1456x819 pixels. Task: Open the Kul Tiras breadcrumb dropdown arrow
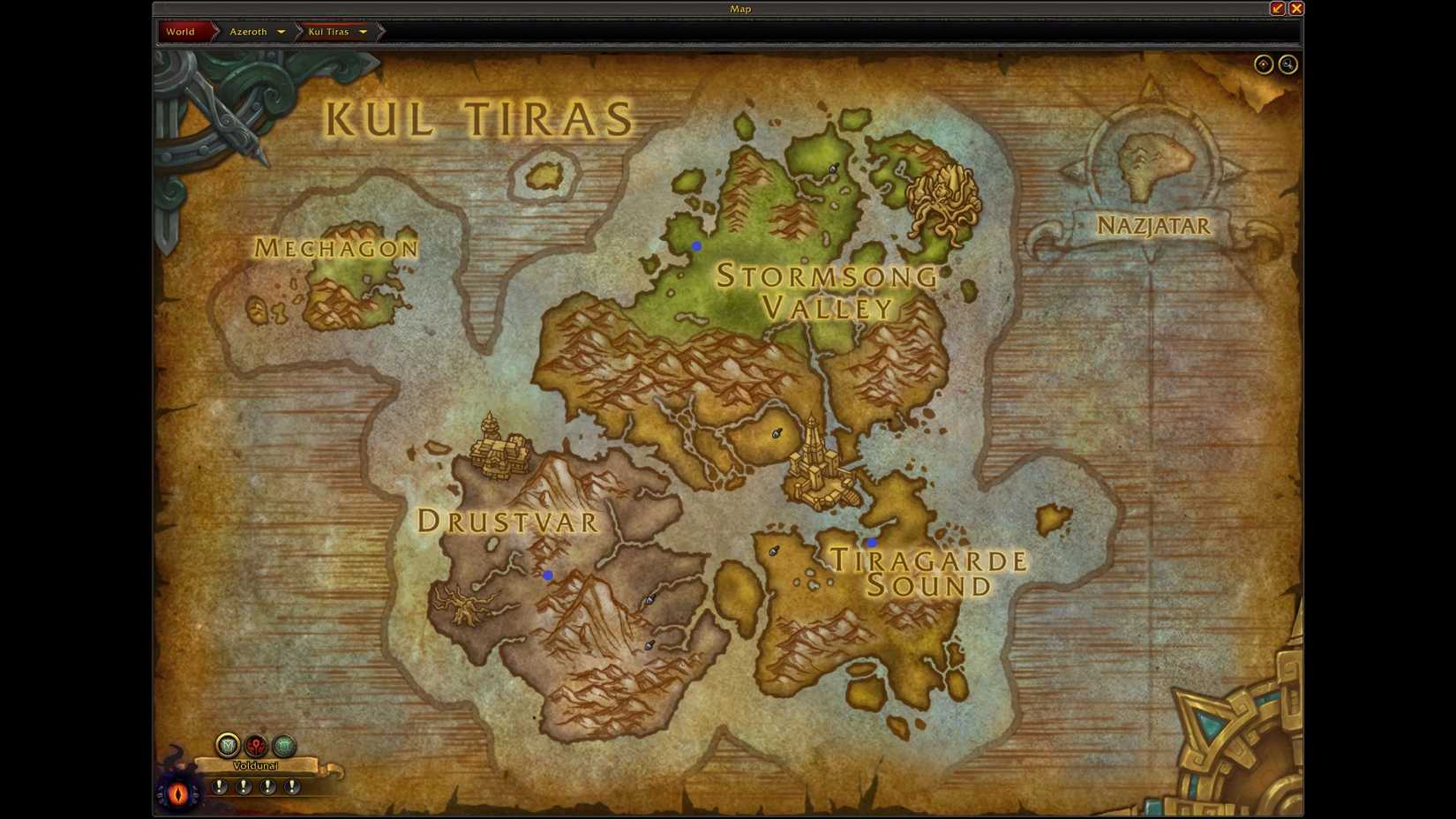[x=364, y=32]
